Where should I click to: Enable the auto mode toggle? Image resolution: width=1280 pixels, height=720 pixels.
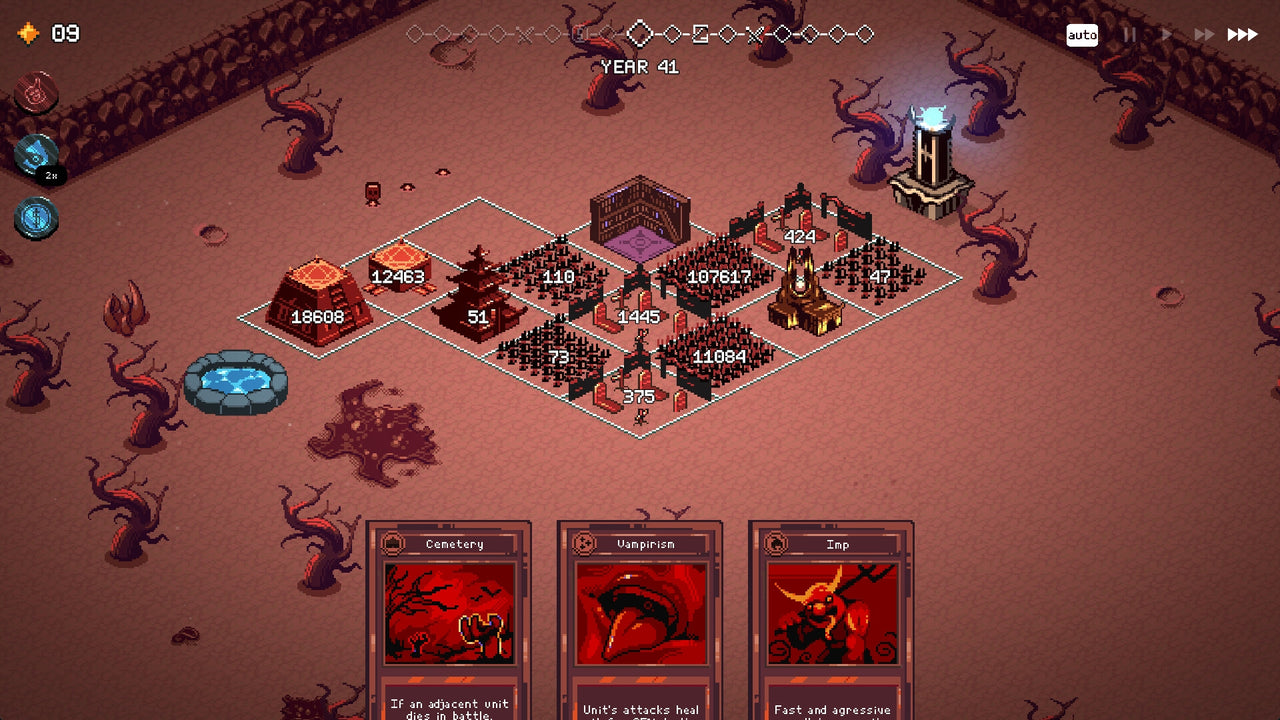[x=1083, y=34]
